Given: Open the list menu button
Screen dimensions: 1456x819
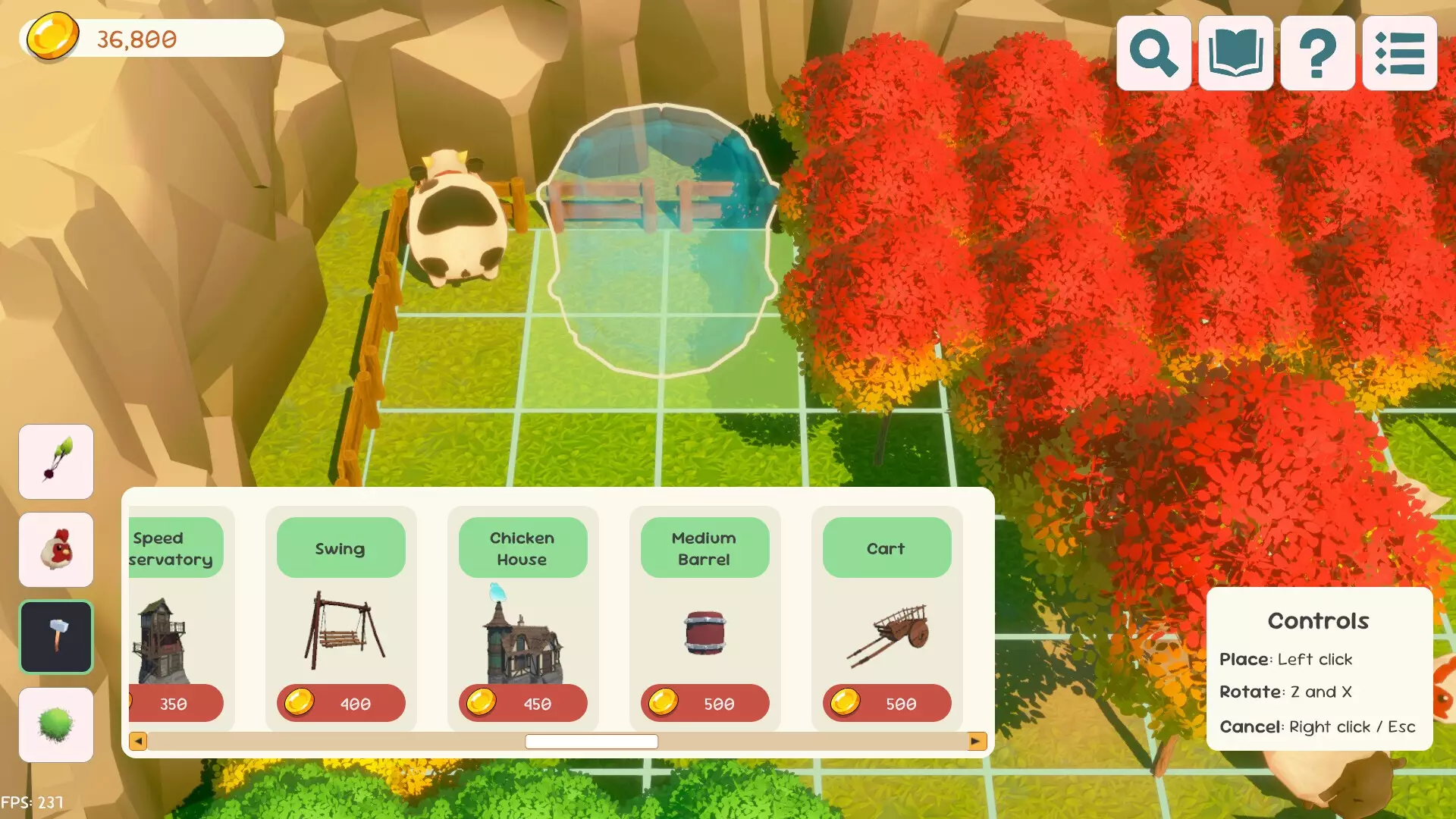Looking at the screenshot, I should pos(1399,53).
